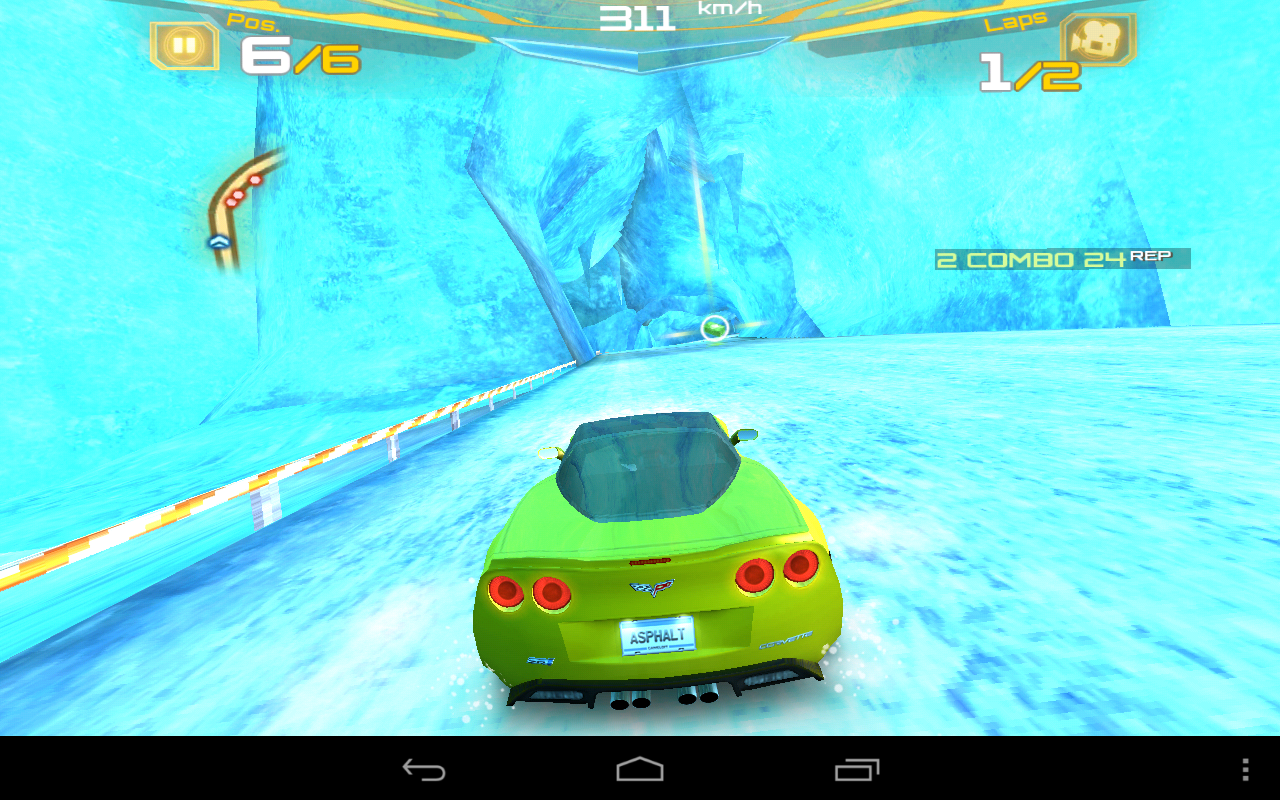Tap the Android recent apps button
Image resolution: width=1280 pixels, height=800 pixels.
854,770
